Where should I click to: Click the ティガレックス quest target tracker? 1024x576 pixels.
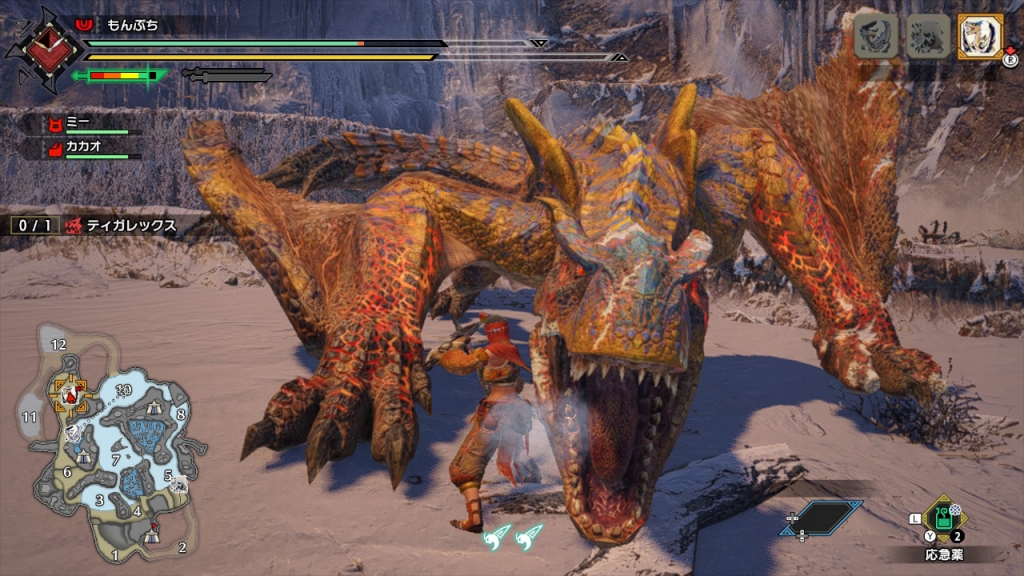120,226
